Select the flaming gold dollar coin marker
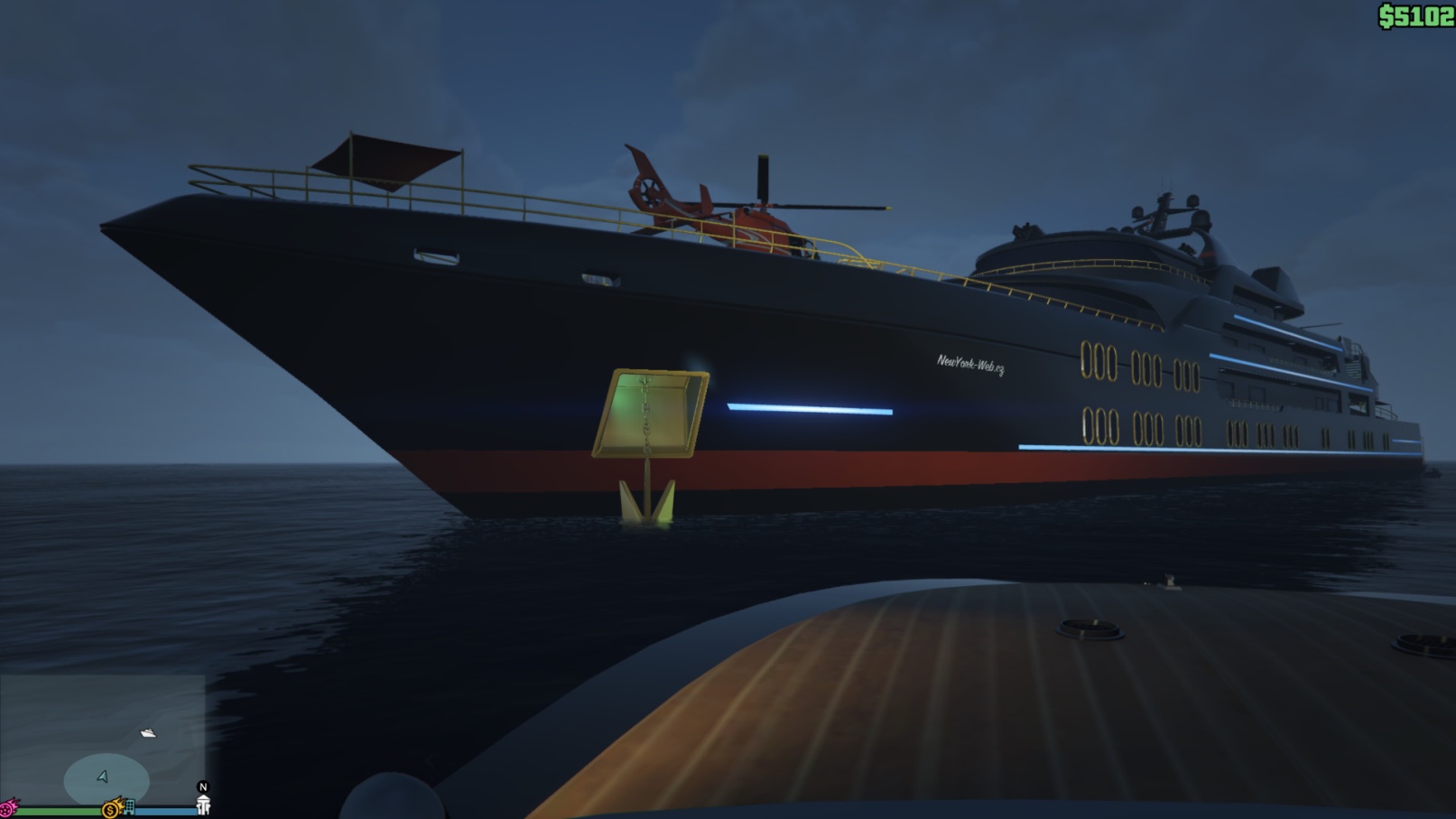This screenshot has height=819, width=1456. [x=111, y=809]
